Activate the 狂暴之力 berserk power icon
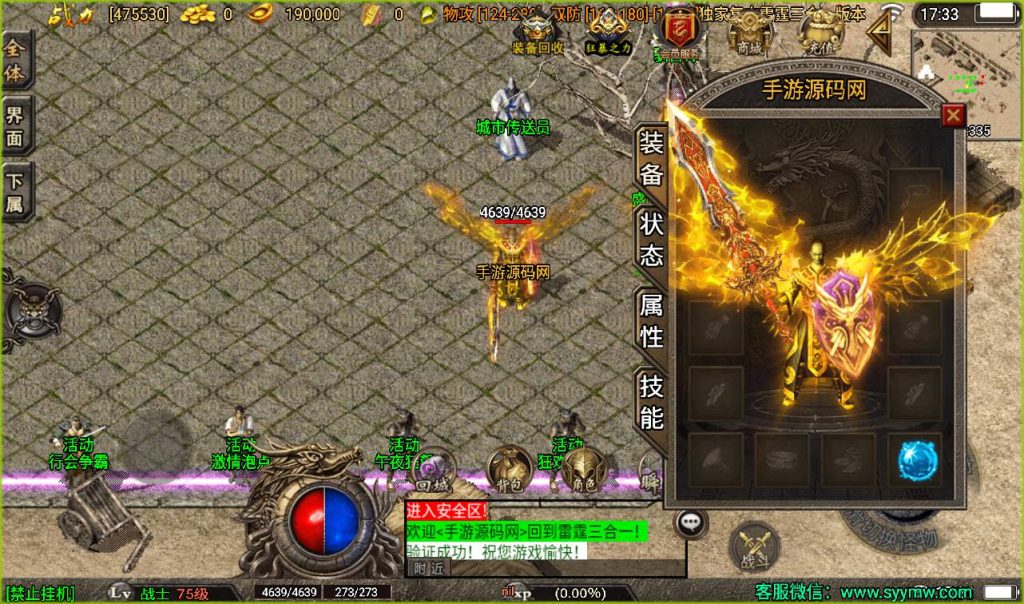1024x604 pixels. click(609, 33)
